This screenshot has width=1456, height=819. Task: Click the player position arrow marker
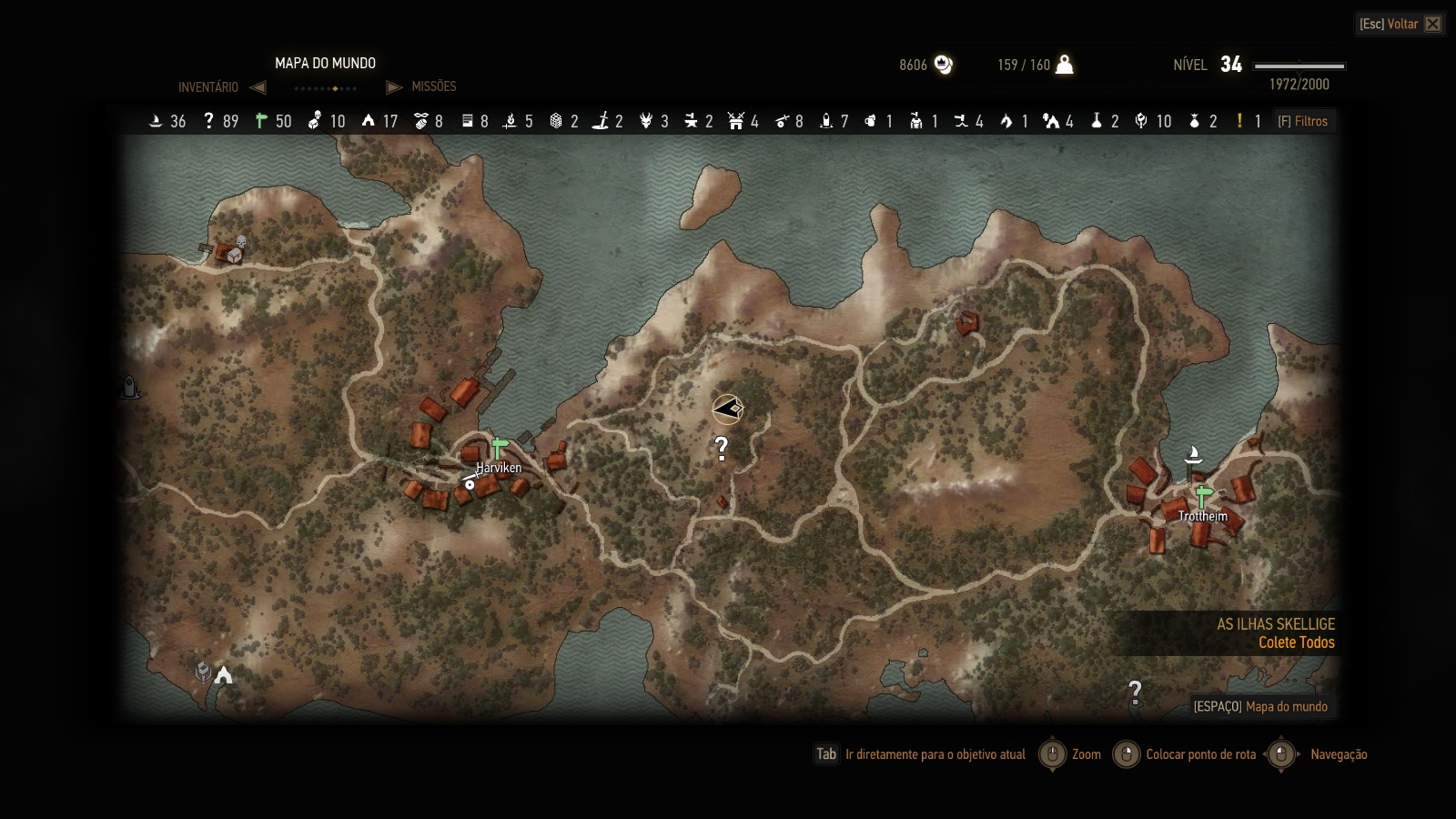click(728, 409)
